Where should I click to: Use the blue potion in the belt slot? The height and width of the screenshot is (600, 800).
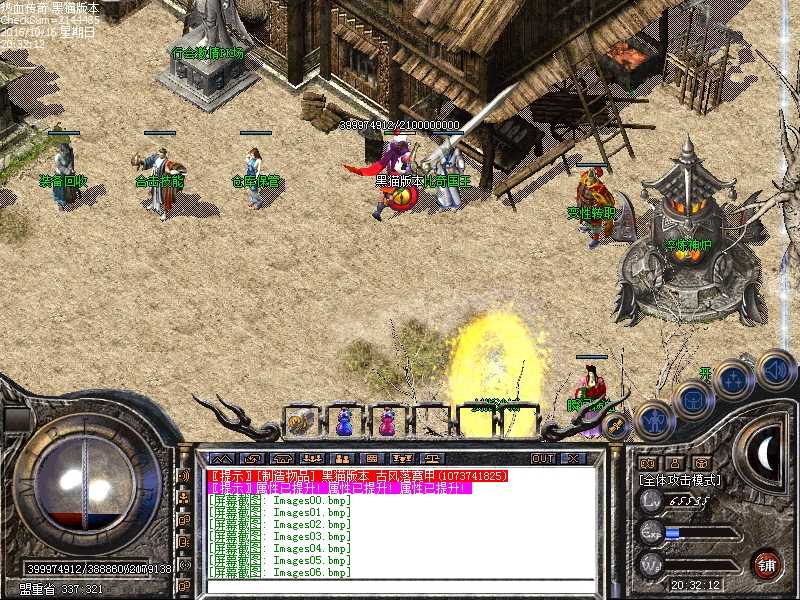[343, 422]
